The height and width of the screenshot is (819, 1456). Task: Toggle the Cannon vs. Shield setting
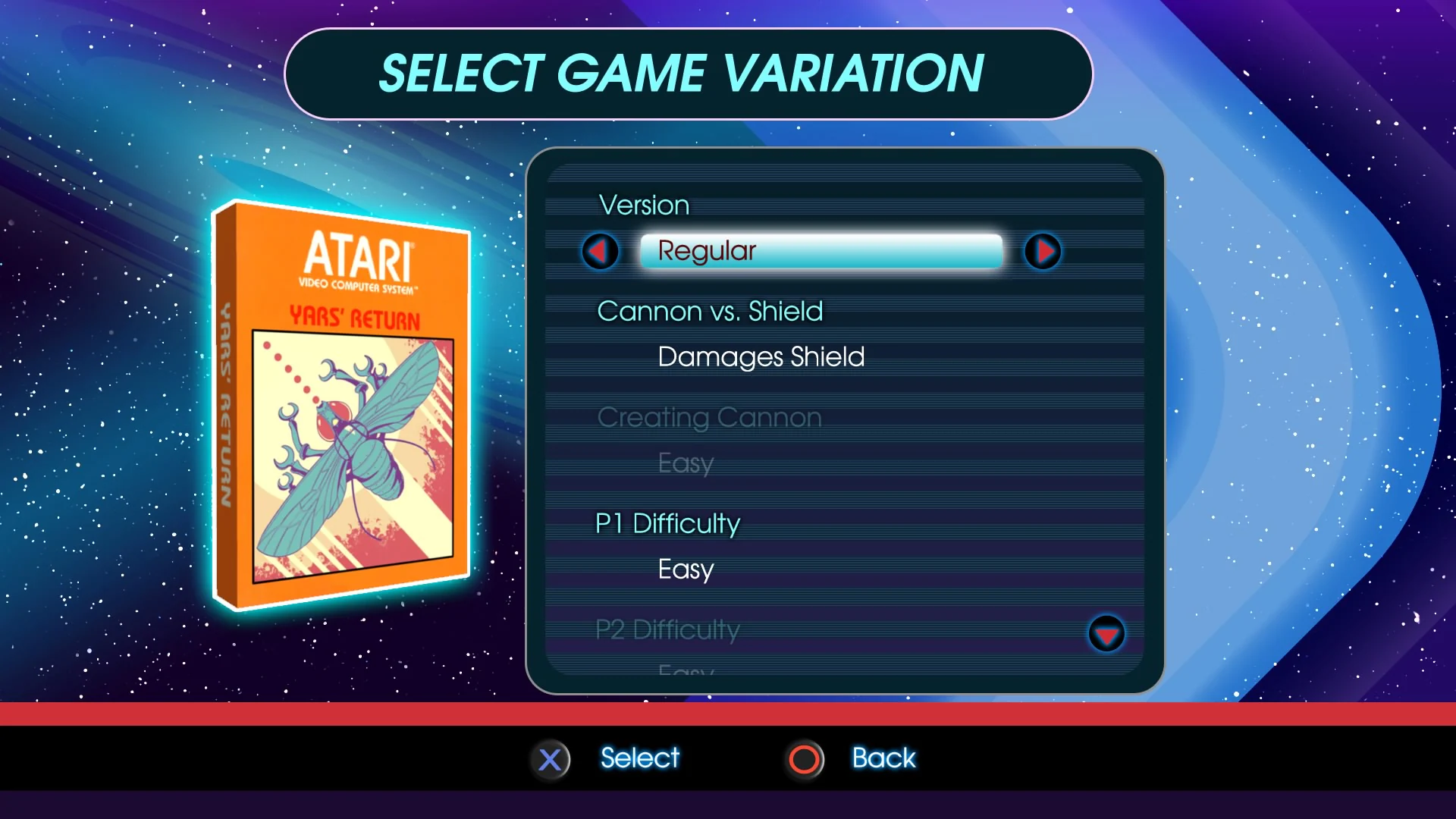[711, 311]
